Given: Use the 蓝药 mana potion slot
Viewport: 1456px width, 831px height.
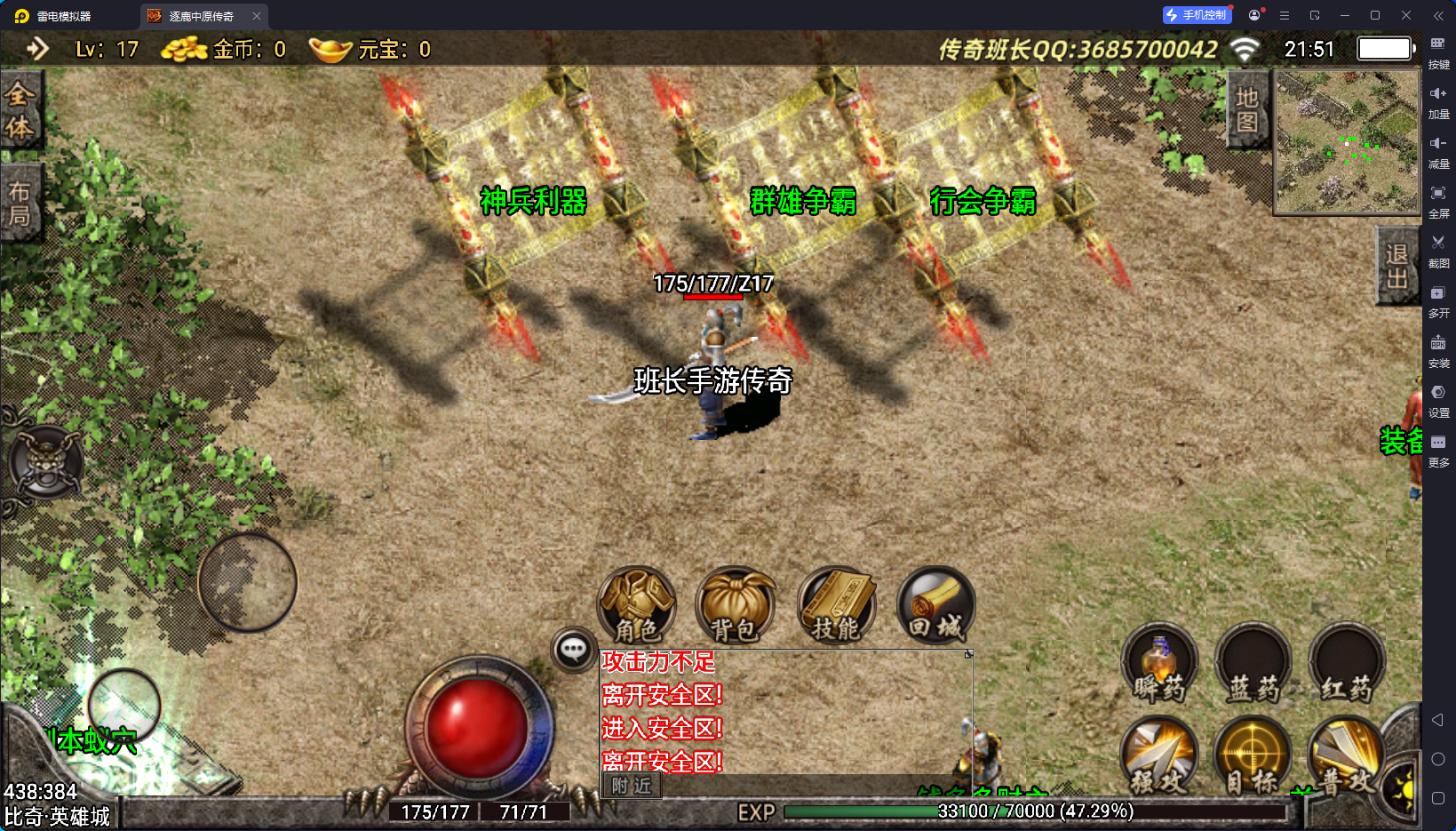Looking at the screenshot, I should click(1253, 663).
